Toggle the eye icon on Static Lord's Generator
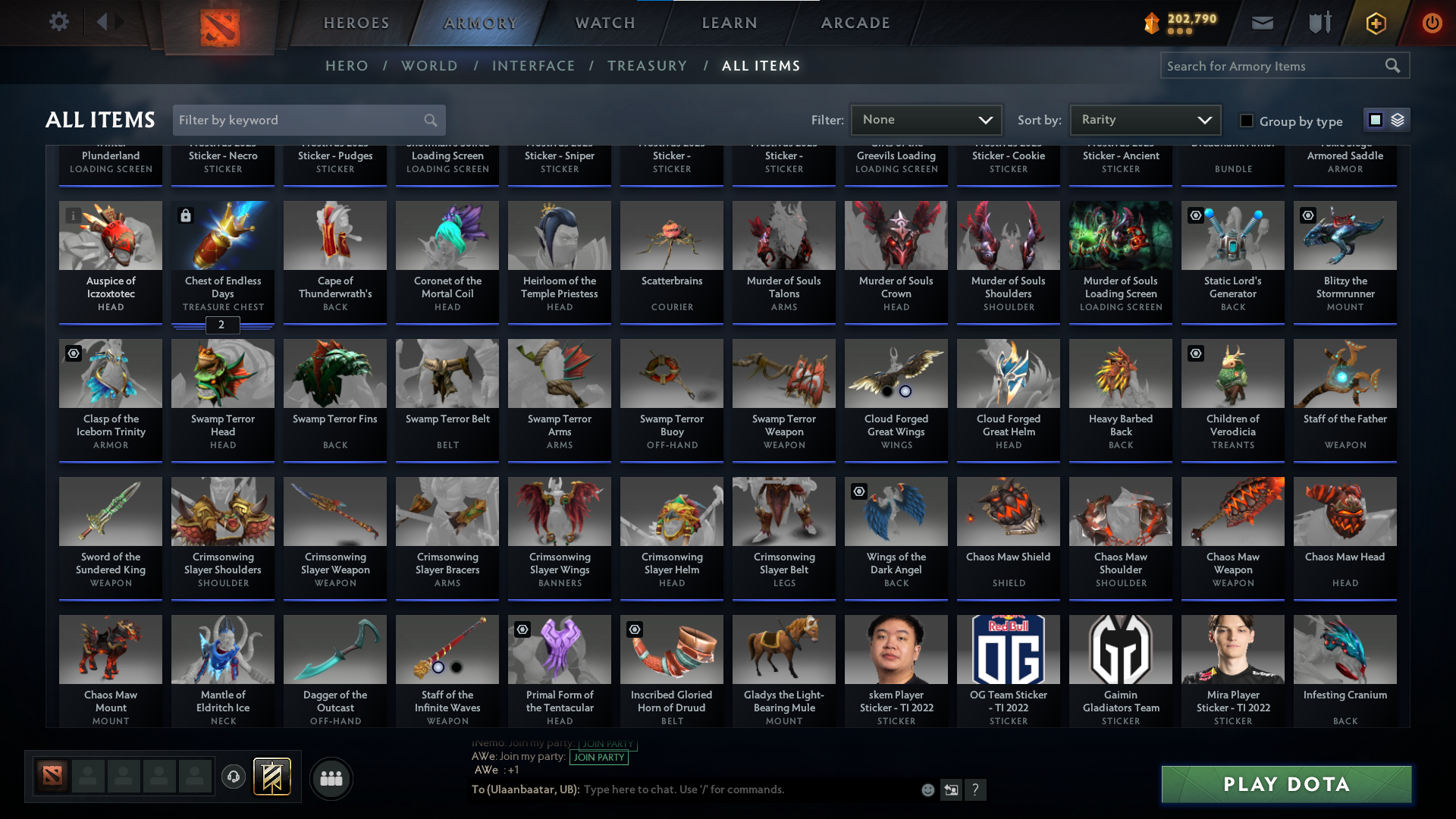This screenshot has width=1456, height=819. [x=1197, y=215]
